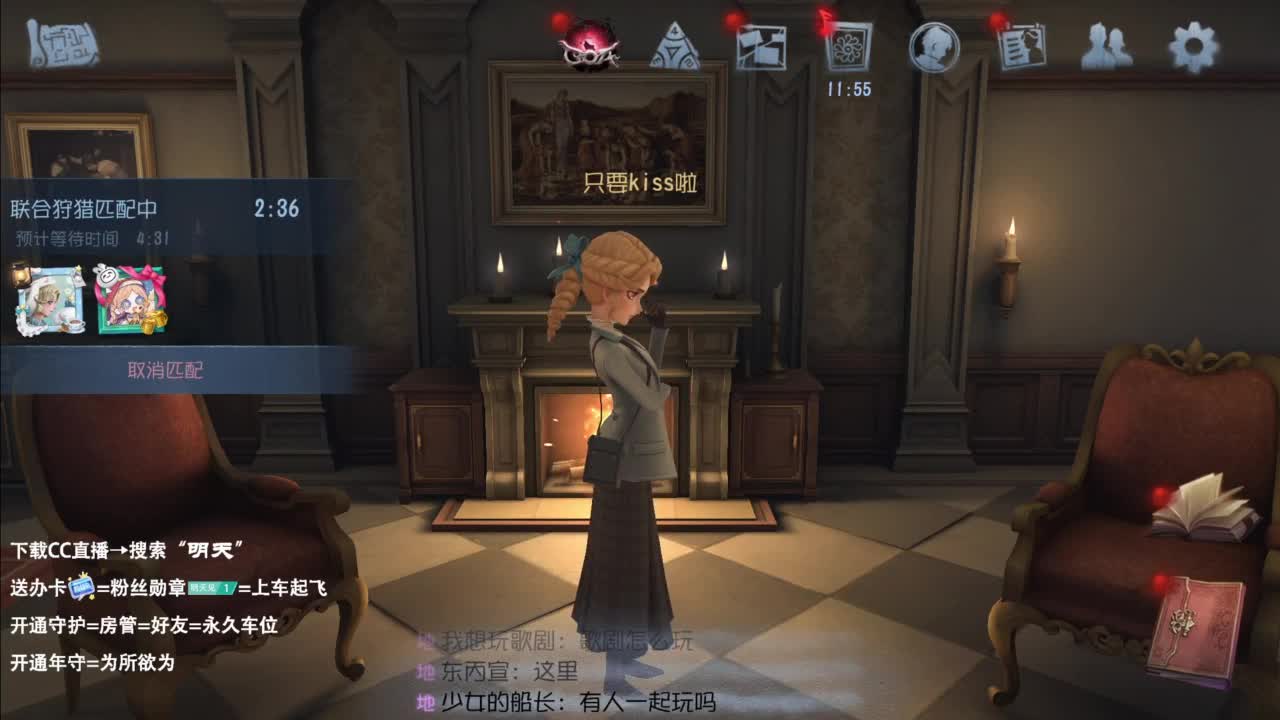Image resolution: width=1280 pixels, height=720 pixels.
Task: Open the missions flag icon
Action: pyautogui.click(x=761, y=47)
